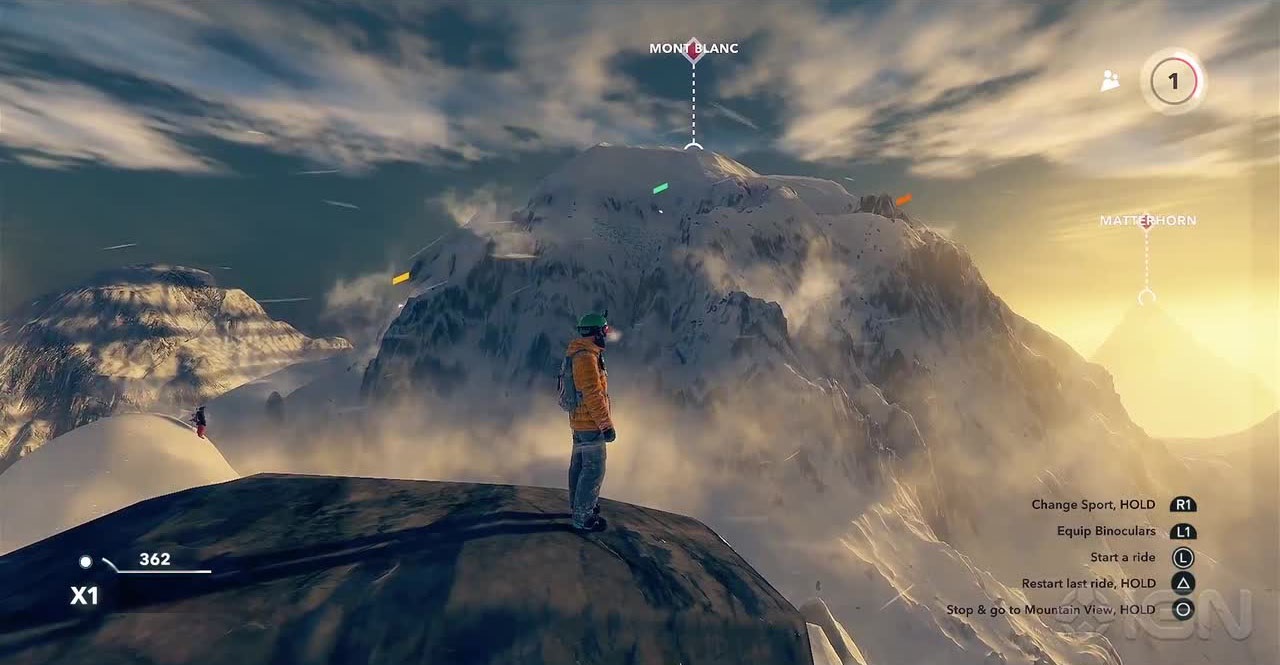The image size is (1280, 665).
Task: Select the orange marker near the peak
Action: (903, 200)
